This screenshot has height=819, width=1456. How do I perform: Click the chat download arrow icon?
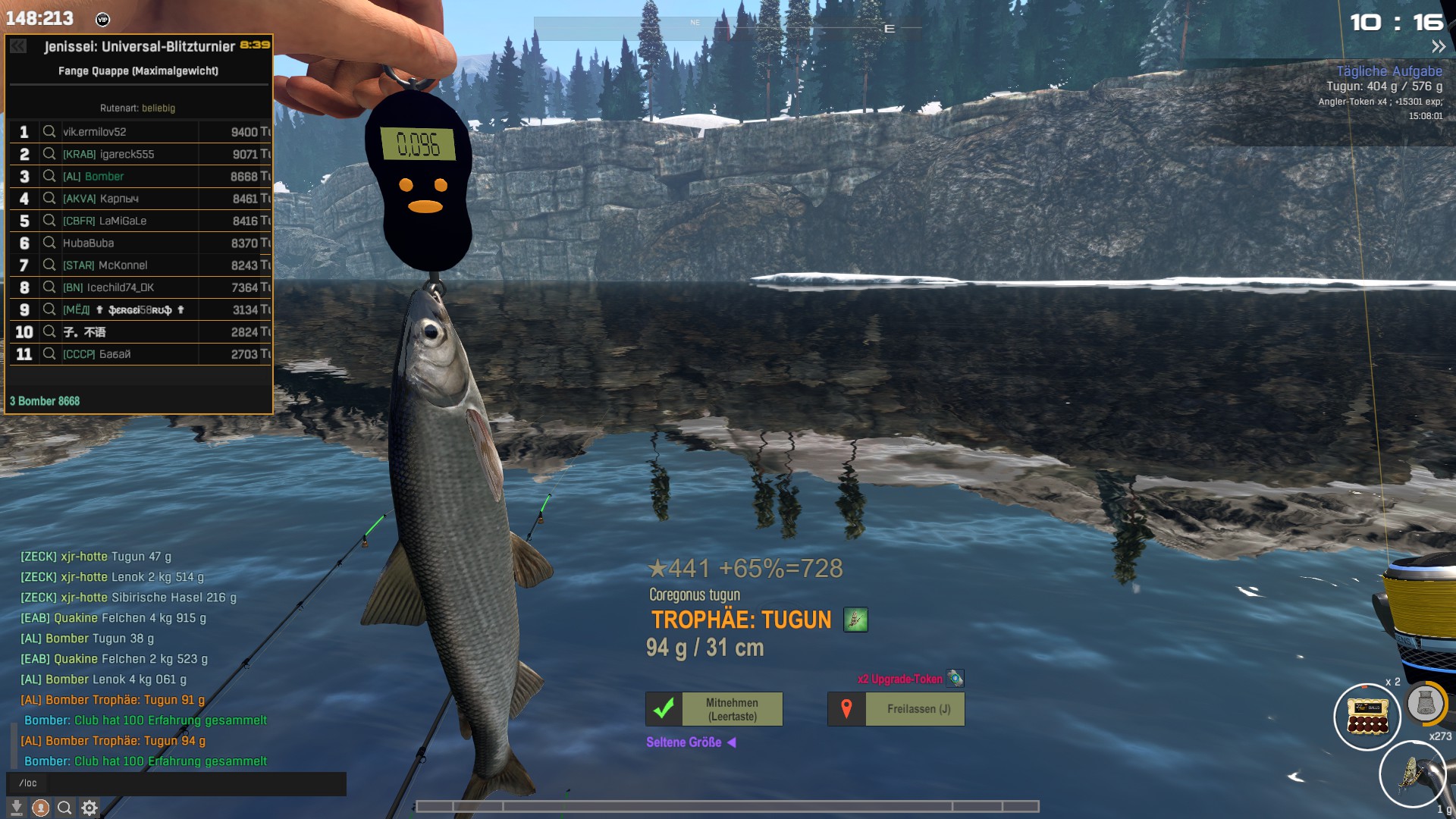click(17, 808)
